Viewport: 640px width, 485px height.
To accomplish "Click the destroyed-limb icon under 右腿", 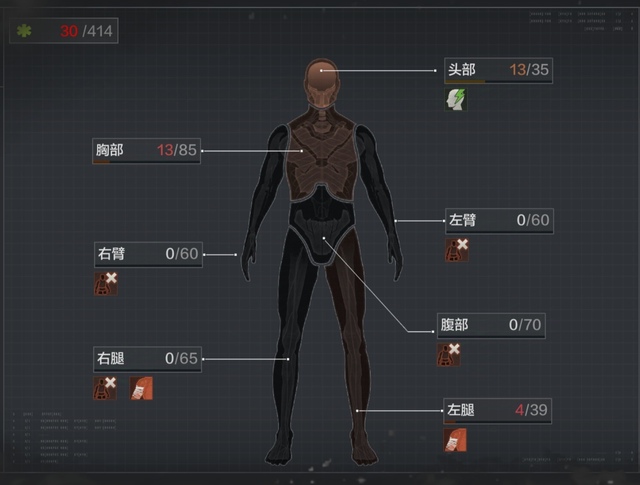I will (106, 387).
